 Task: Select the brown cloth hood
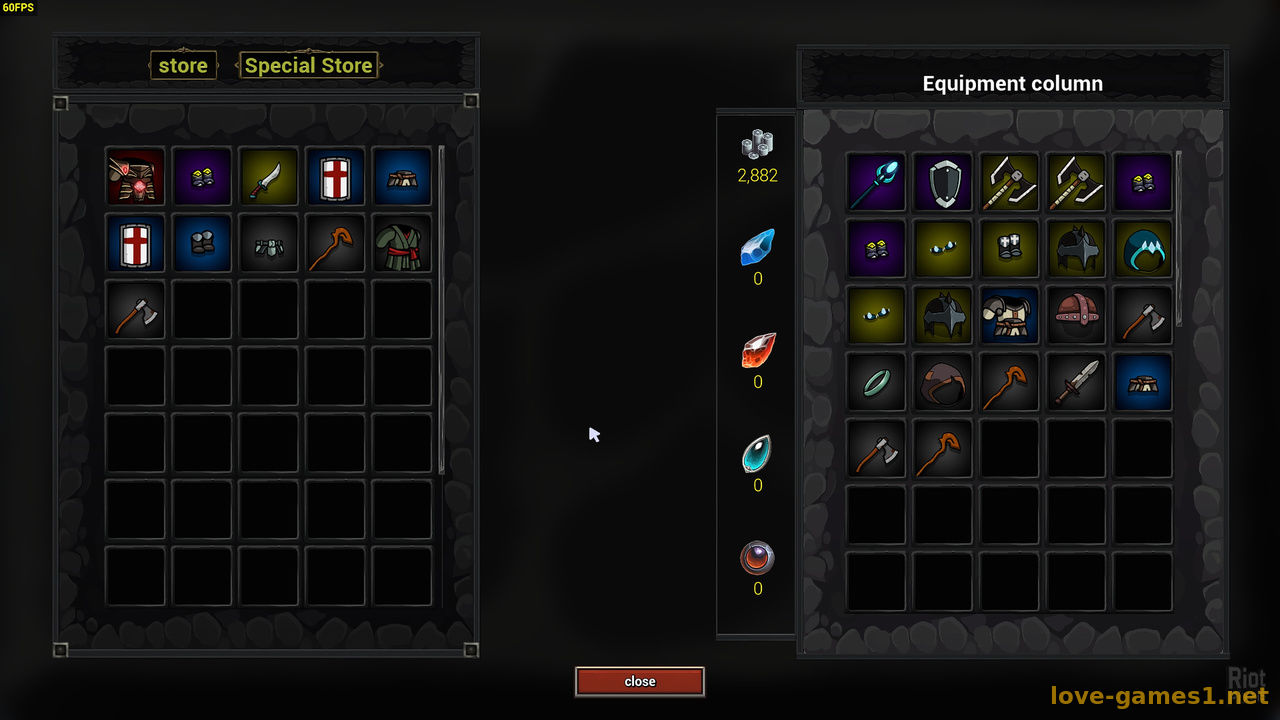click(x=943, y=381)
